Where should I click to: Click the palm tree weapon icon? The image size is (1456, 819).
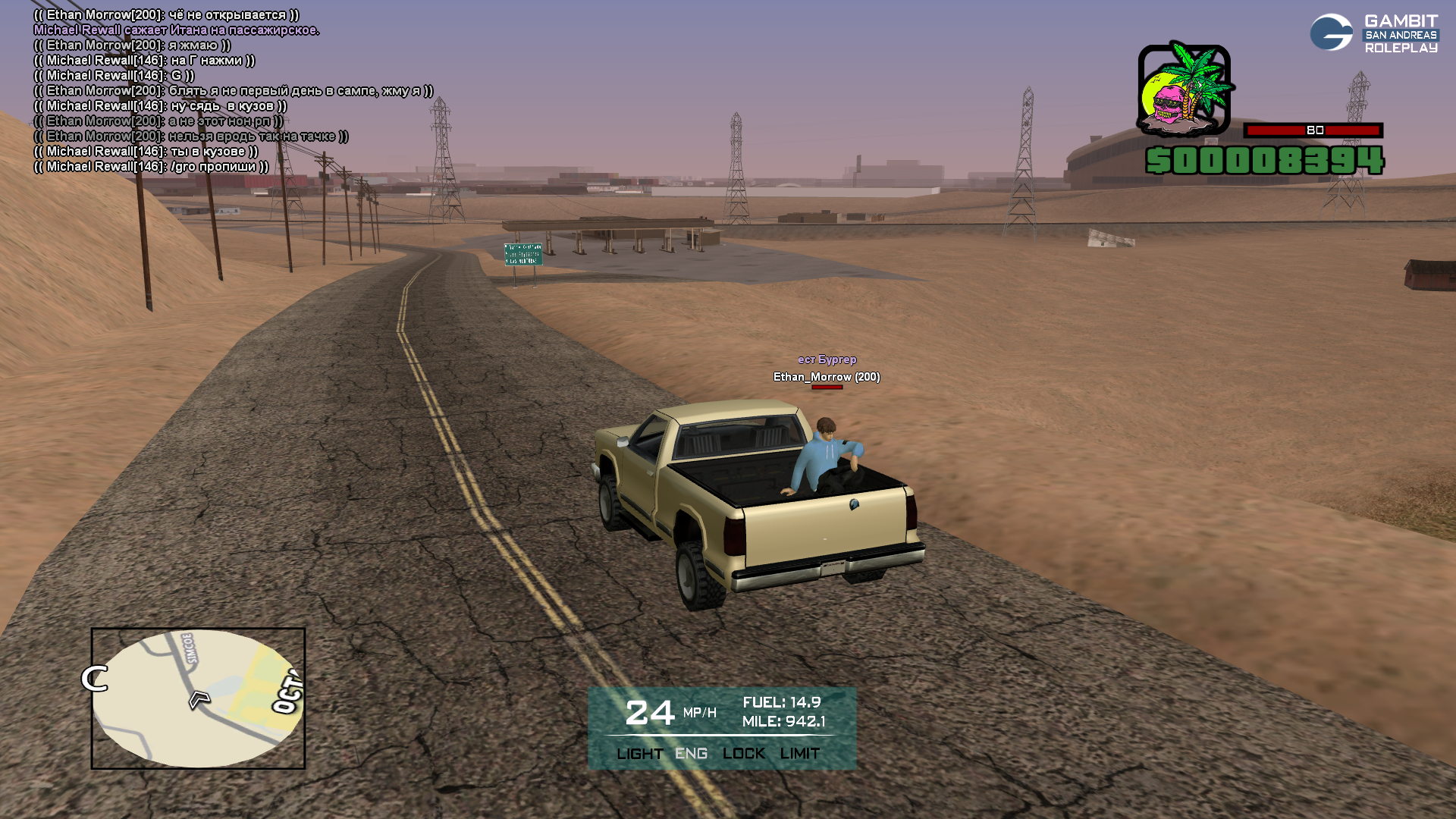tap(1184, 89)
